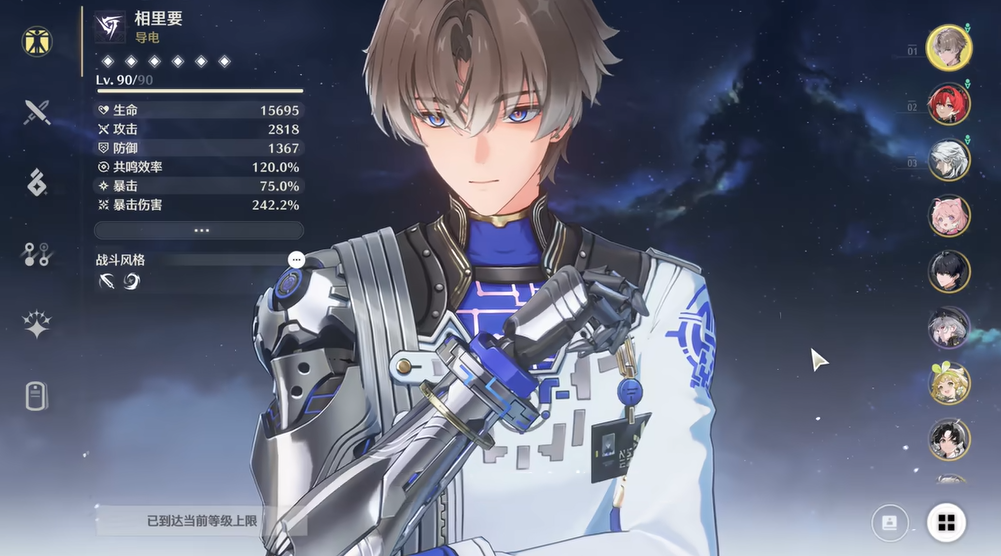The image size is (1001, 556).
Task: Open the crossed-swords weapon tab
Action: [37, 111]
